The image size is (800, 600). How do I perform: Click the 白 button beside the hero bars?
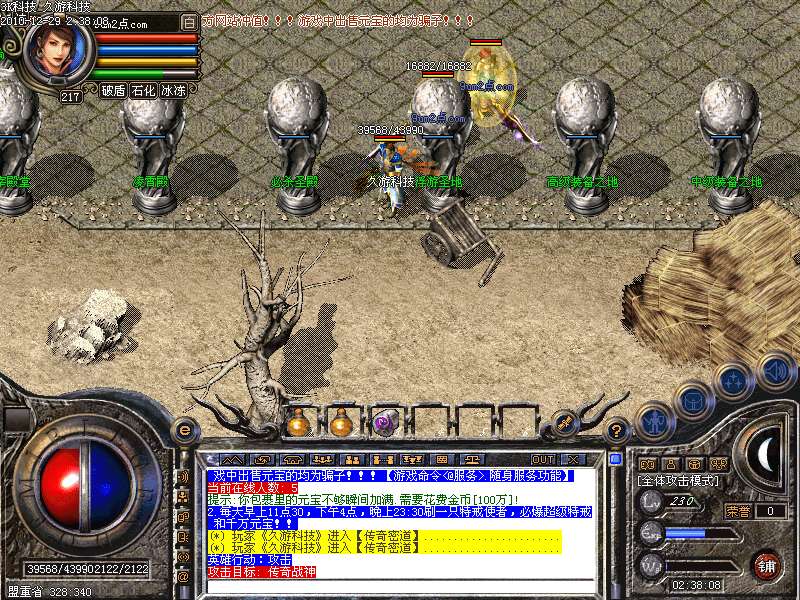coord(190,21)
